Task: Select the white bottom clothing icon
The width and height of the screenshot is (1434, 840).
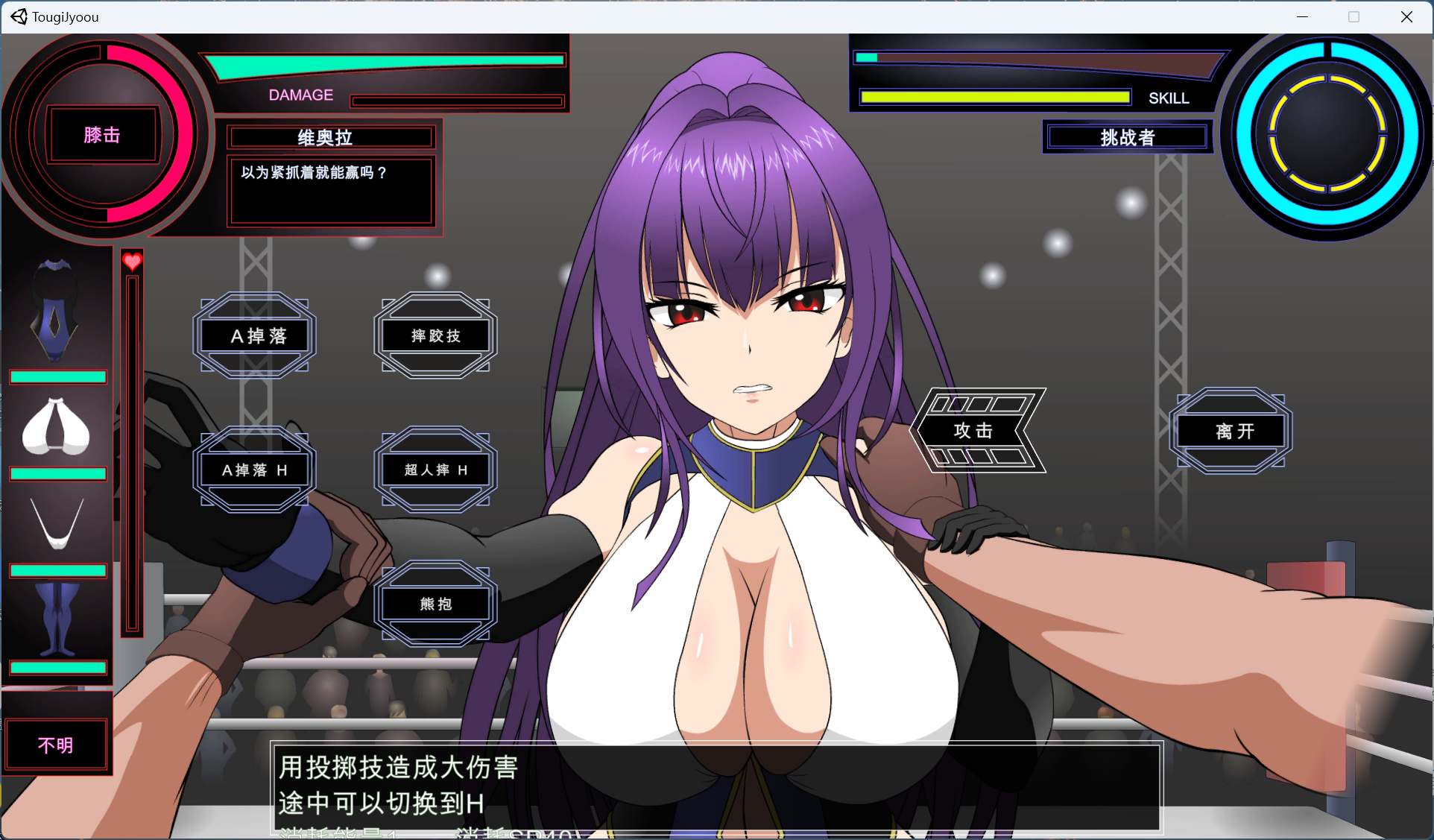Action: 57,522
